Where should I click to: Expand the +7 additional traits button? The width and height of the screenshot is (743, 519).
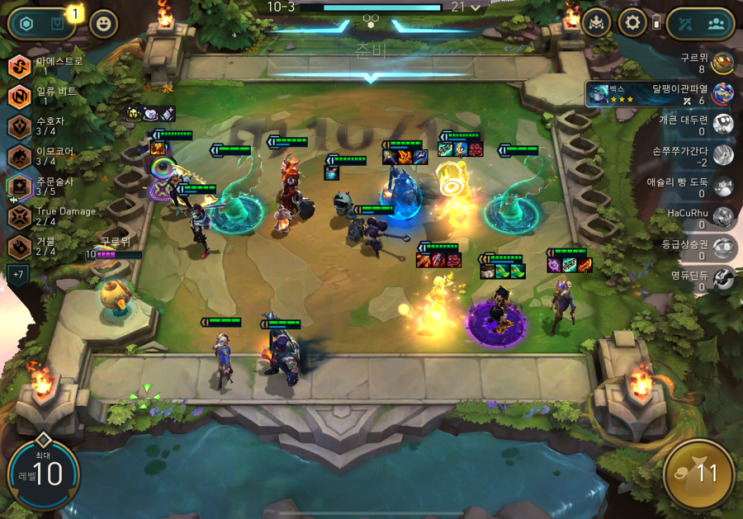tap(19, 273)
